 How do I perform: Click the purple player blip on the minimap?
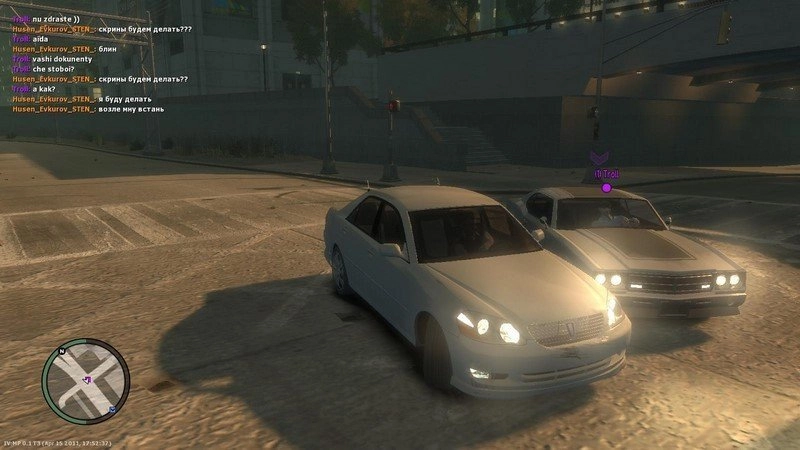[87, 380]
